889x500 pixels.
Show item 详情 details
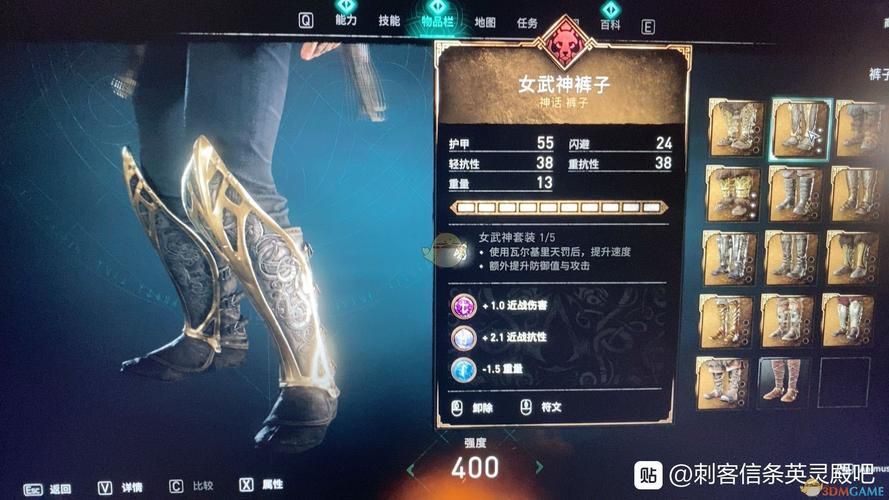coord(118,488)
